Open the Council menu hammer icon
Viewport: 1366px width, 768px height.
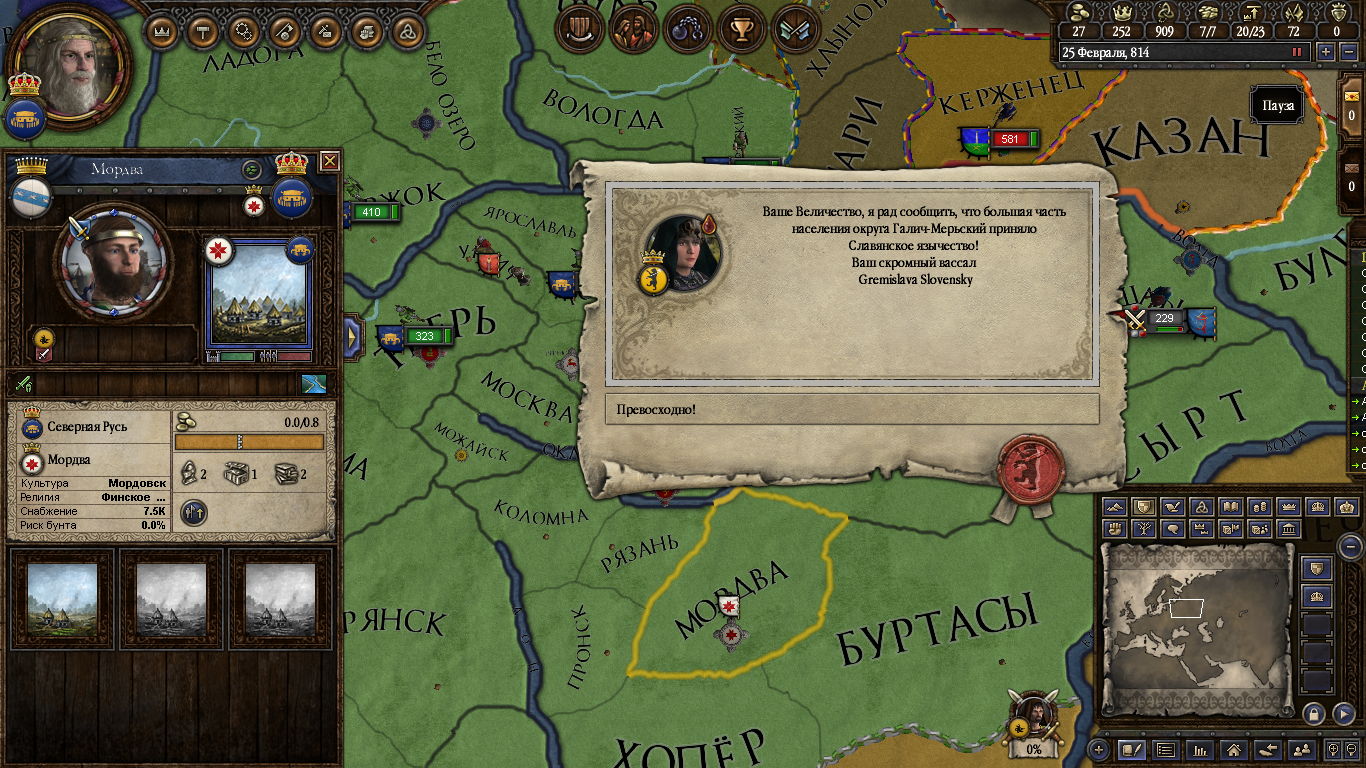tap(204, 30)
